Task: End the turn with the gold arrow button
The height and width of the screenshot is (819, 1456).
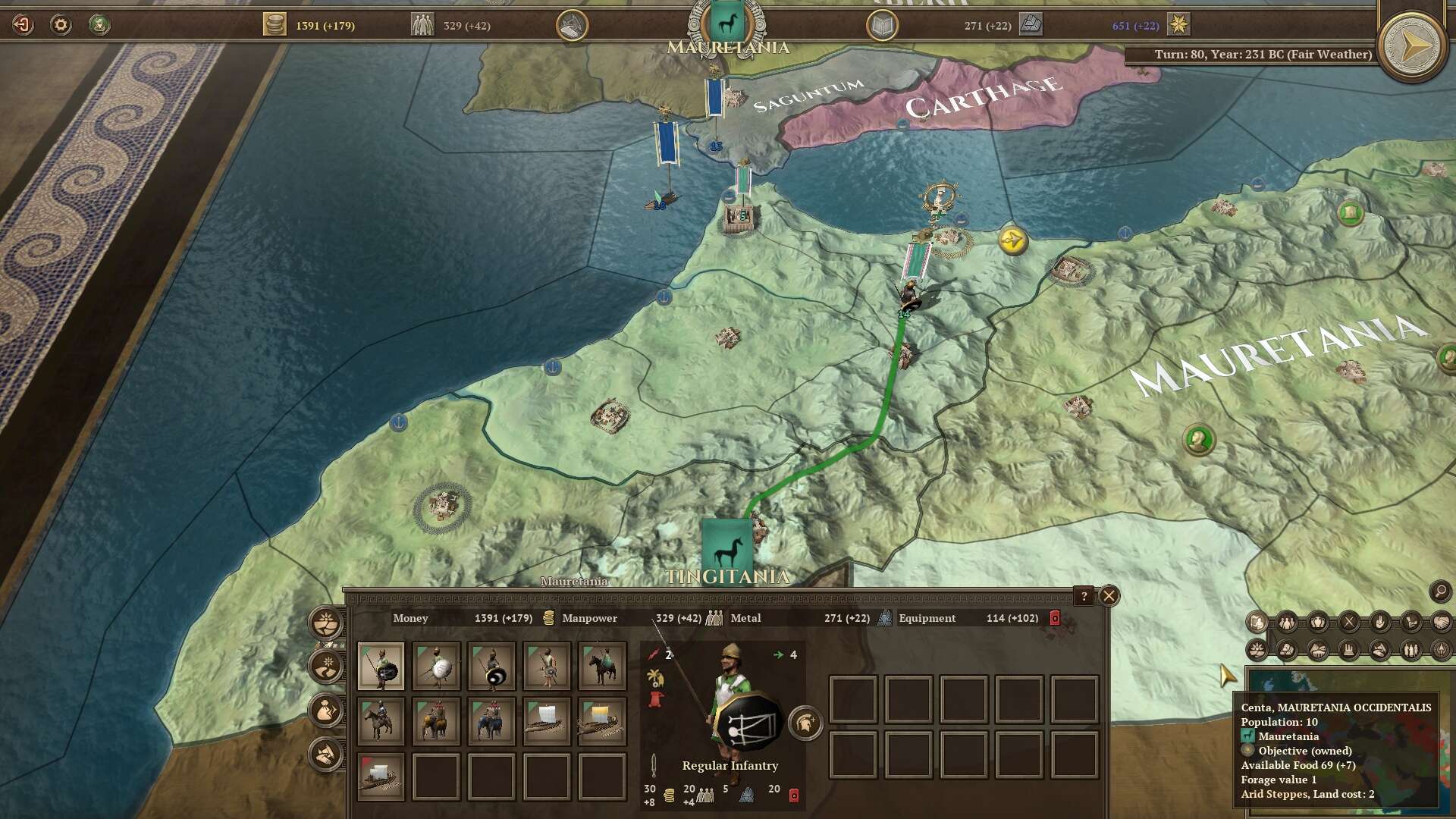Action: (1412, 47)
